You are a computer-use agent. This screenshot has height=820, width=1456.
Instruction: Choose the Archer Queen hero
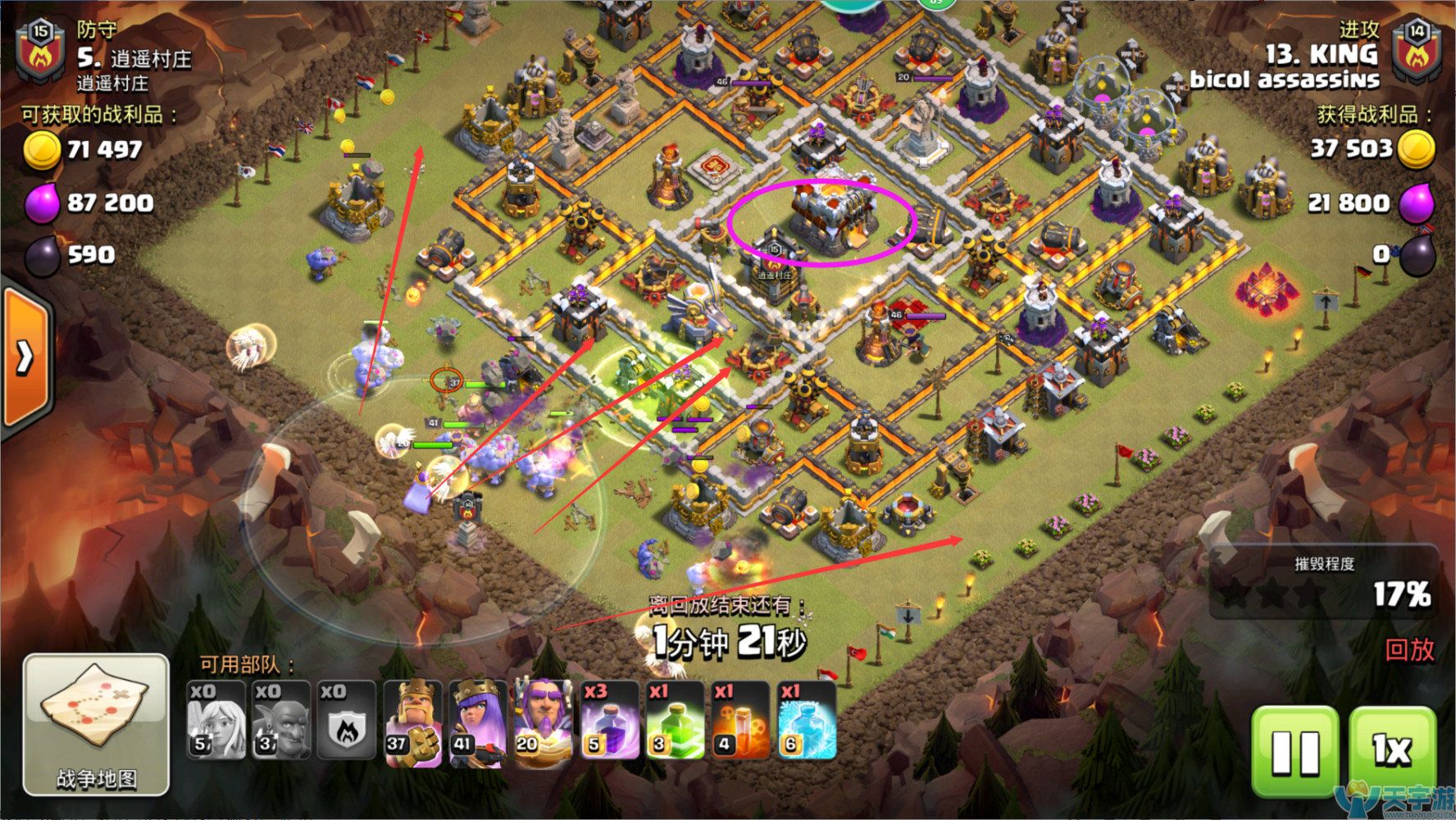click(x=477, y=721)
